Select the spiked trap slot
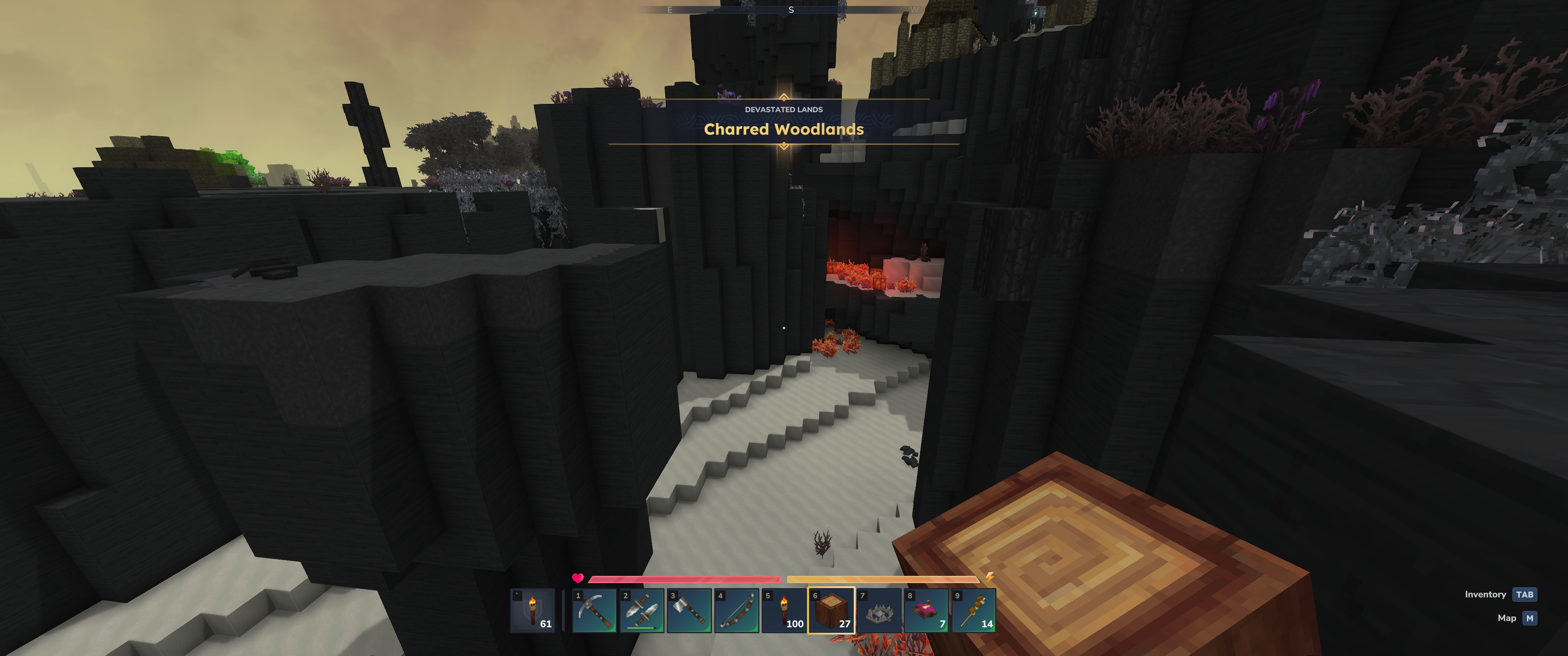Viewport: 1568px width, 656px height. [x=879, y=610]
